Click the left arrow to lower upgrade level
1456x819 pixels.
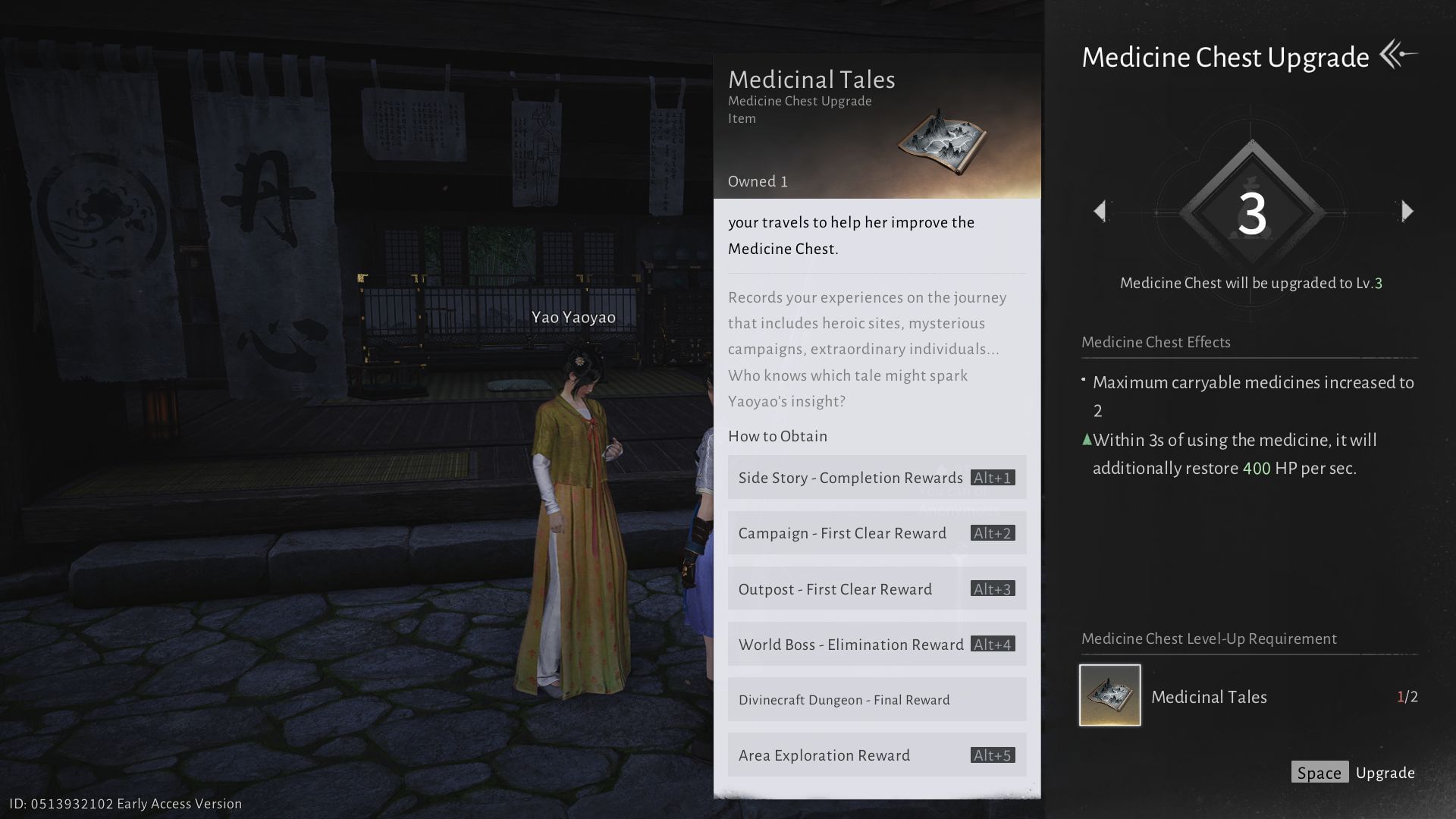click(x=1099, y=211)
